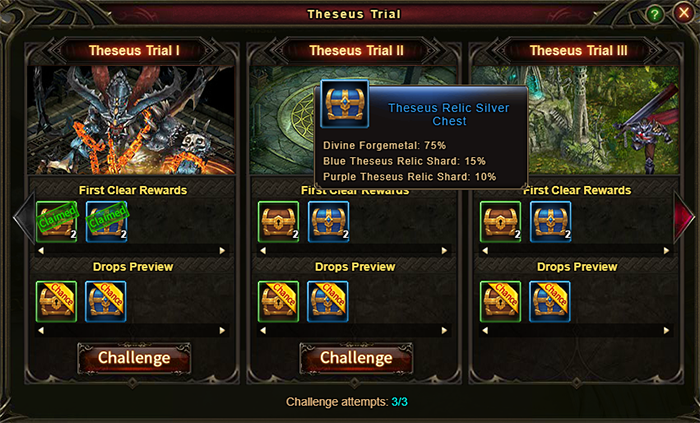This screenshot has width=700, height=423.
Task: Close the Theseus Trial window
Action: (x=684, y=14)
